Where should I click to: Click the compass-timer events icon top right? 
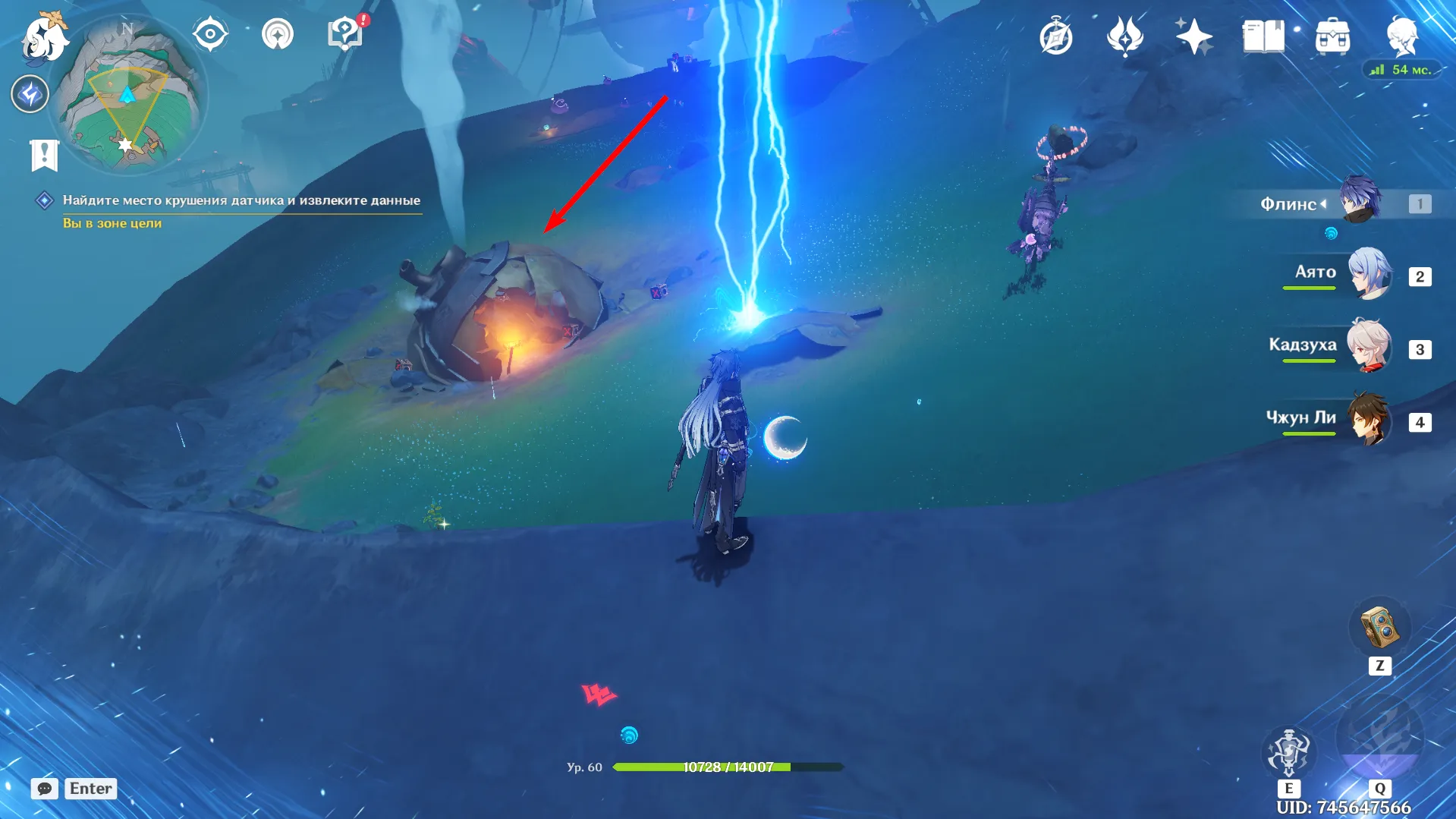[1056, 34]
